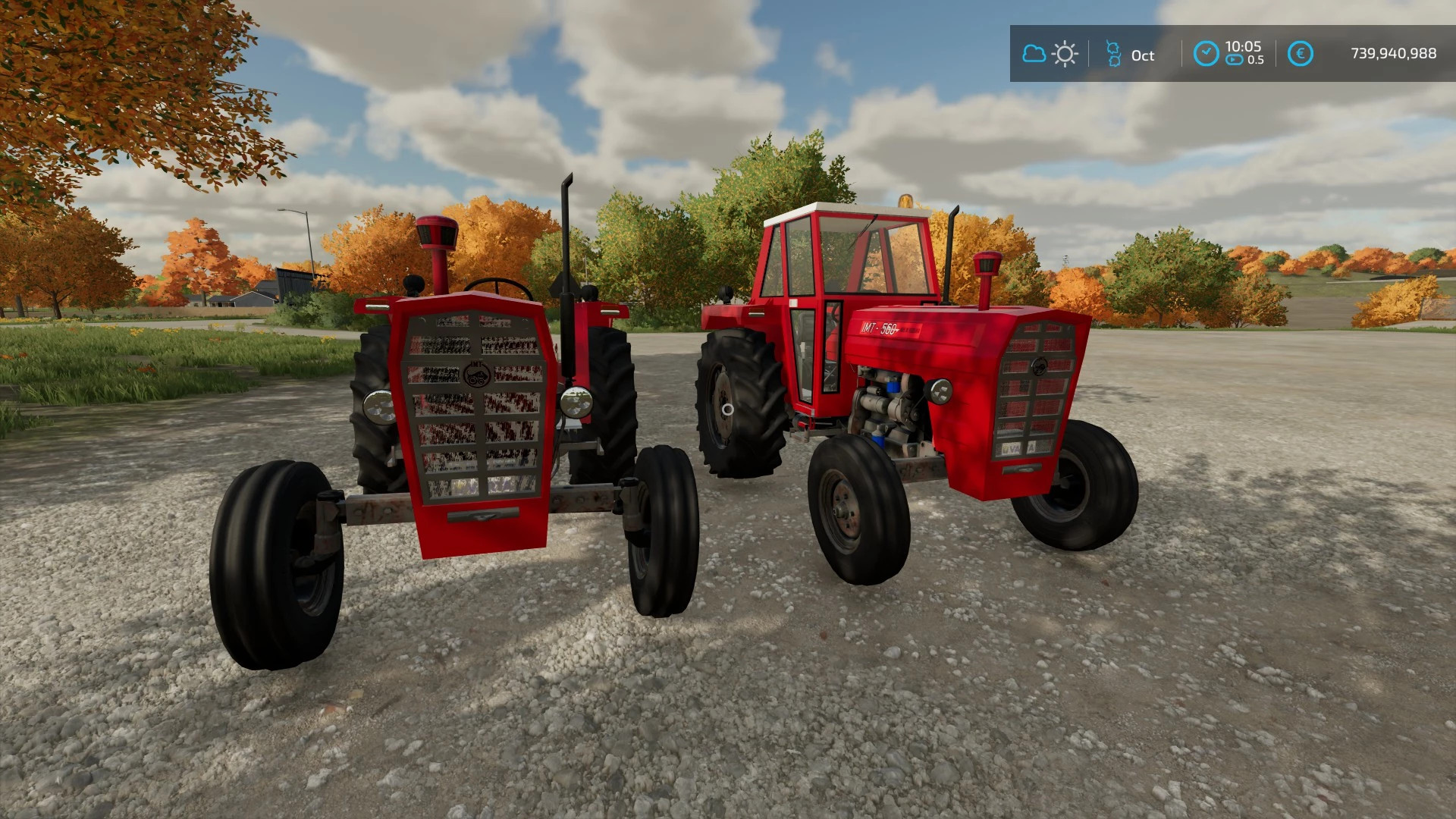Click the falling leaves season icon
The width and height of the screenshot is (1456, 819).
coord(1115,52)
